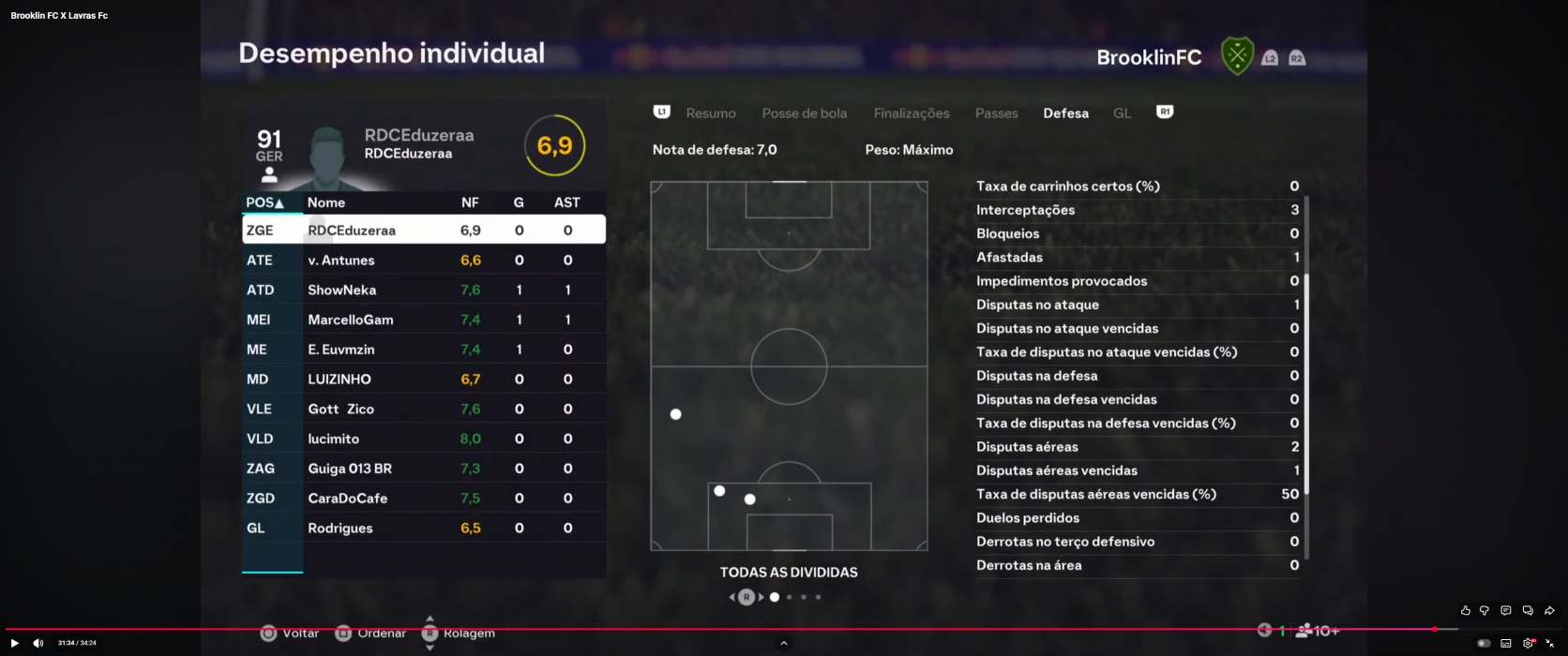
Task: Pick the E. Euvmzin player row
Action: coord(424,350)
